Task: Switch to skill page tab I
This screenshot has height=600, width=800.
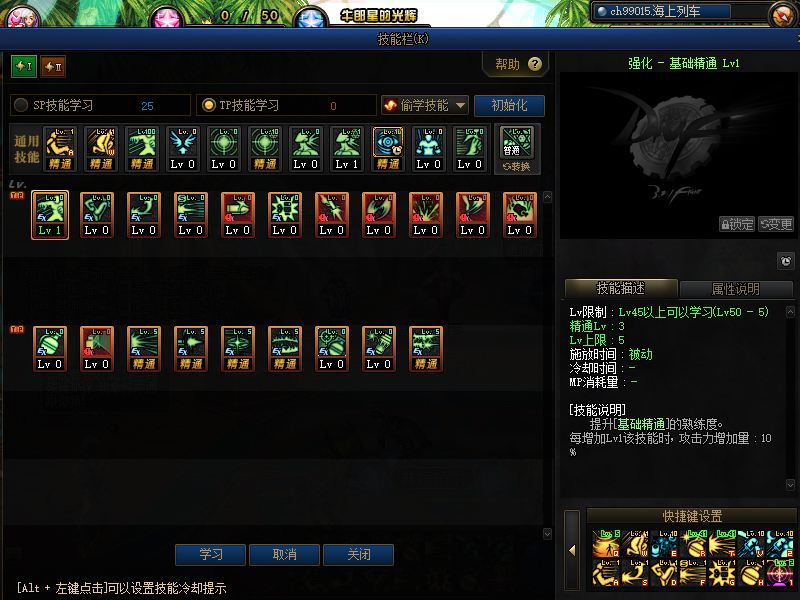Action: [23, 67]
